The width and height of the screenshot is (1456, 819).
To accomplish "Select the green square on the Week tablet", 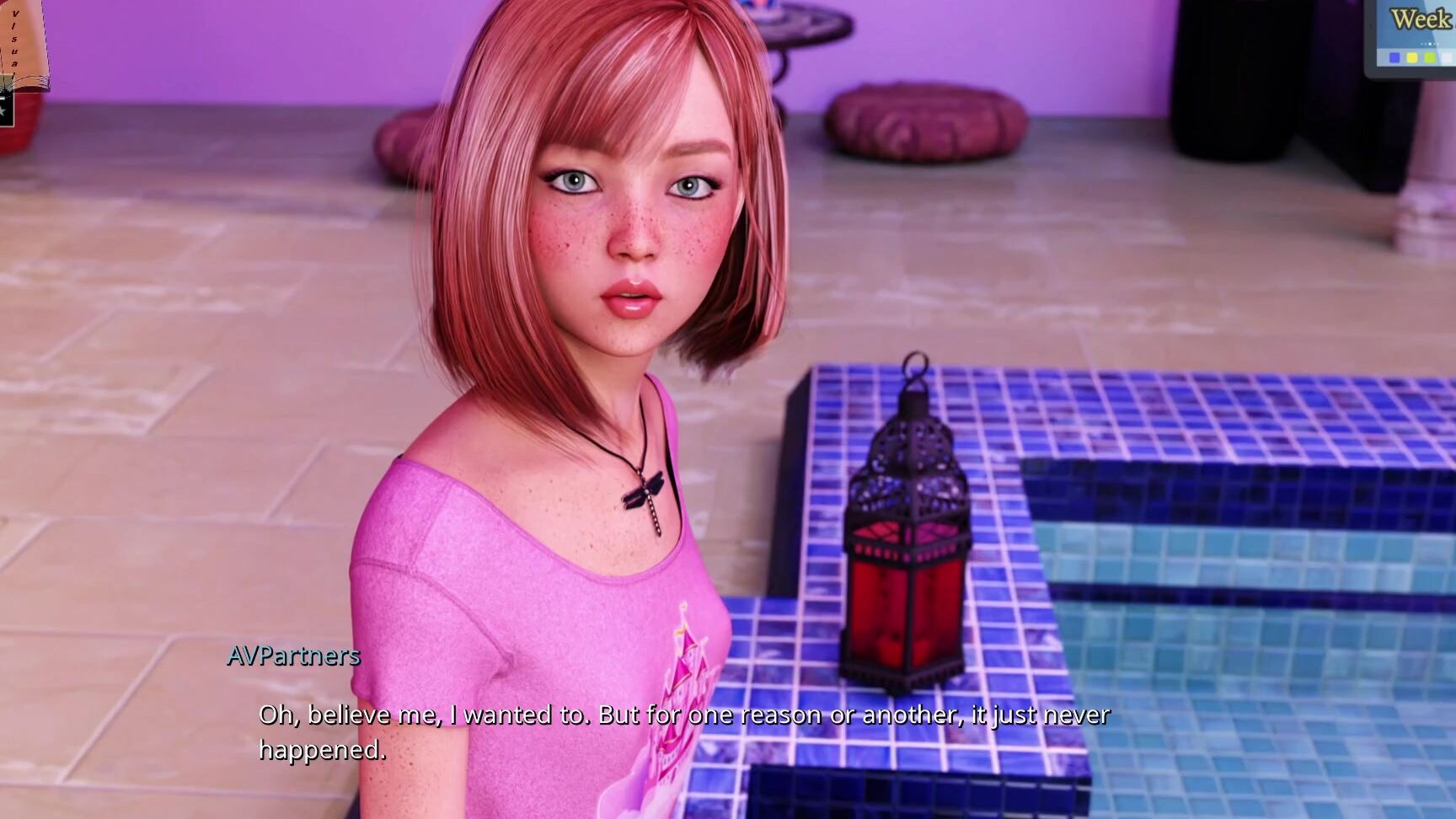I will click(x=1429, y=57).
